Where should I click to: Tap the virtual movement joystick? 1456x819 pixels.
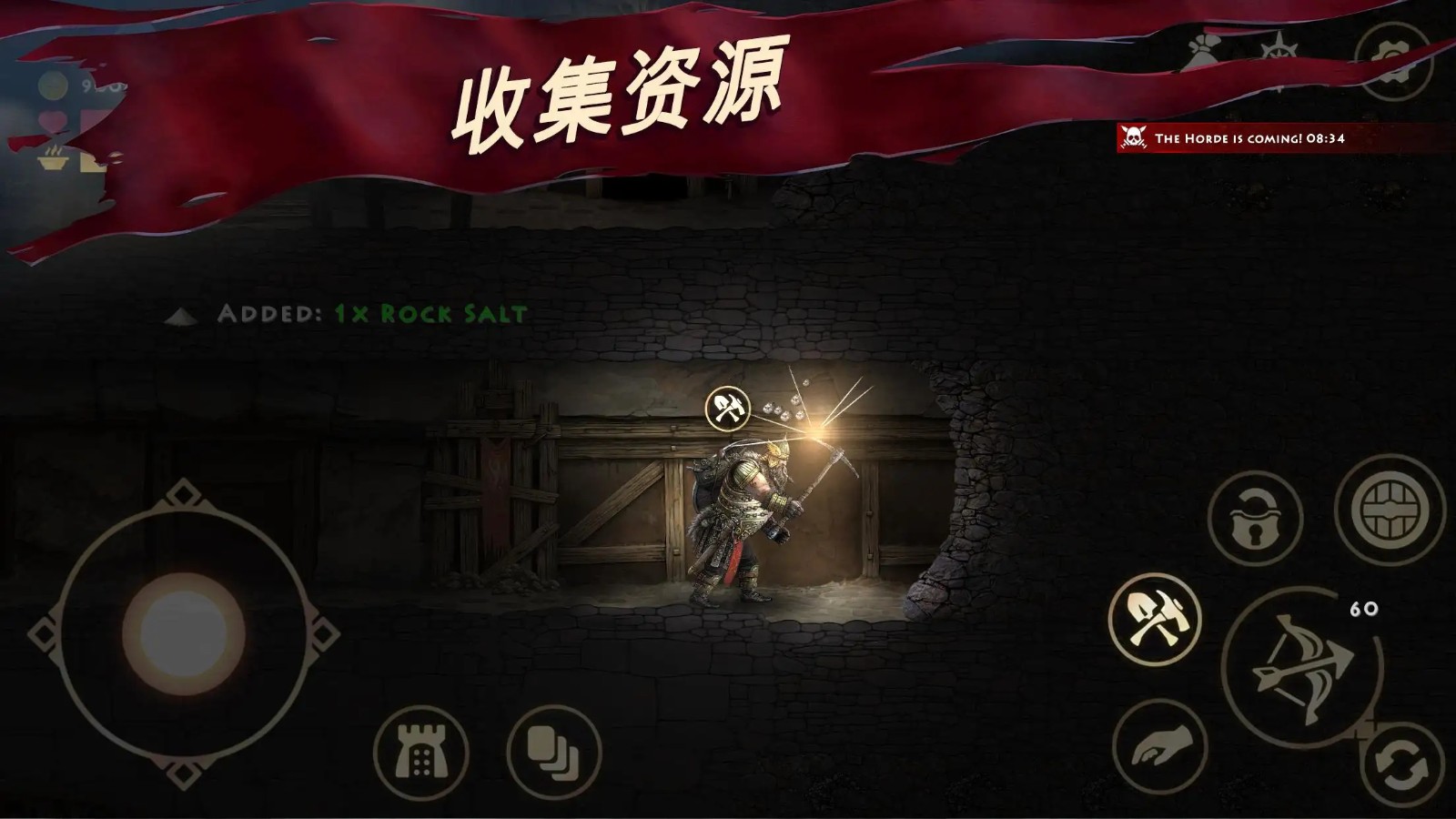pyautogui.click(x=182, y=626)
